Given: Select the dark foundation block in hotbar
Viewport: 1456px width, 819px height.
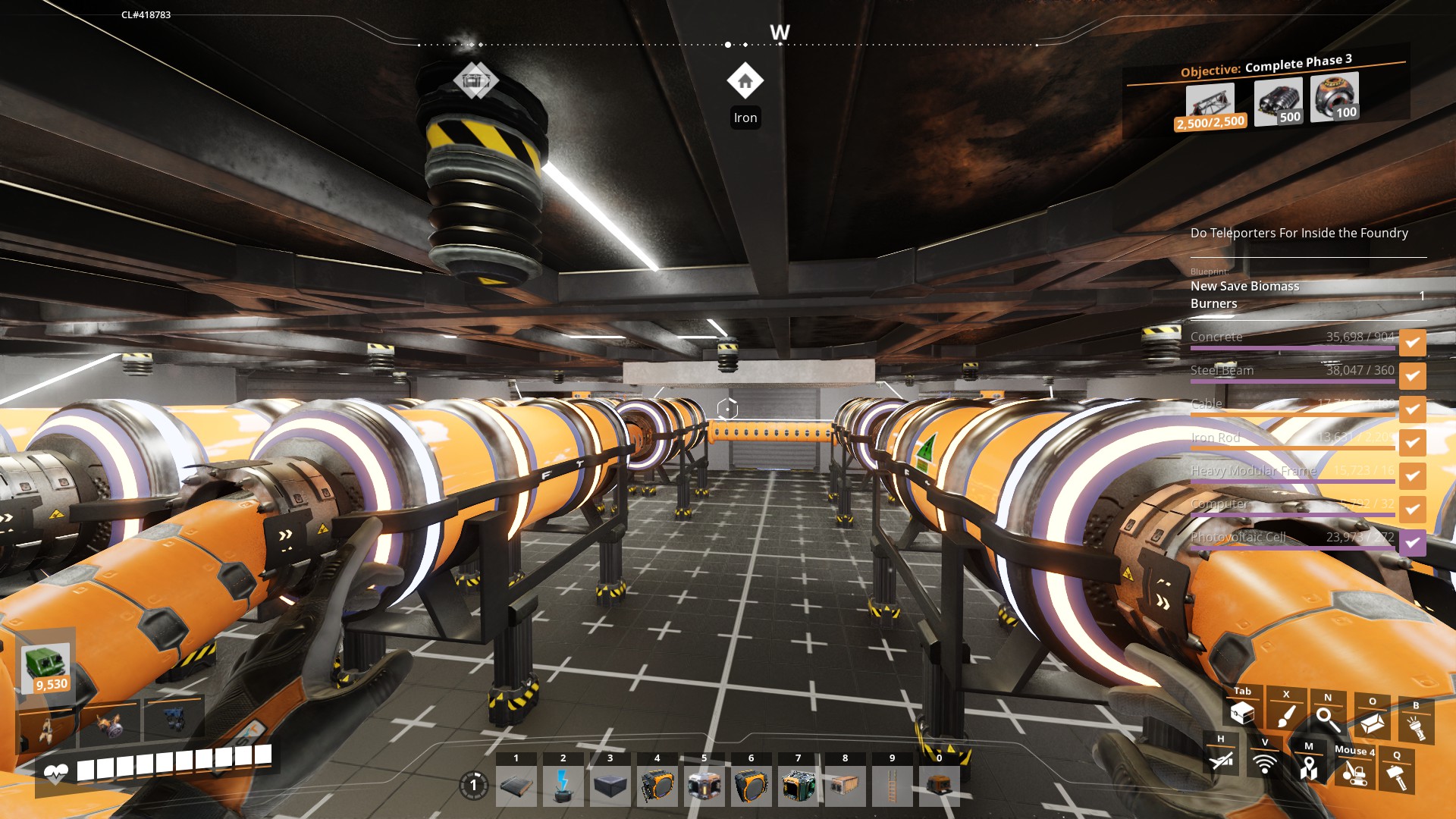Looking at the screenshot, I should (x=610, y=786).
